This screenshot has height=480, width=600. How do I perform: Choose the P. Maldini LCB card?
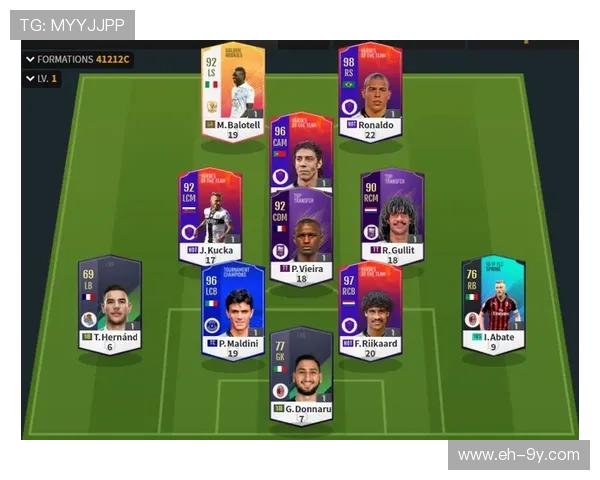[232, 309]
